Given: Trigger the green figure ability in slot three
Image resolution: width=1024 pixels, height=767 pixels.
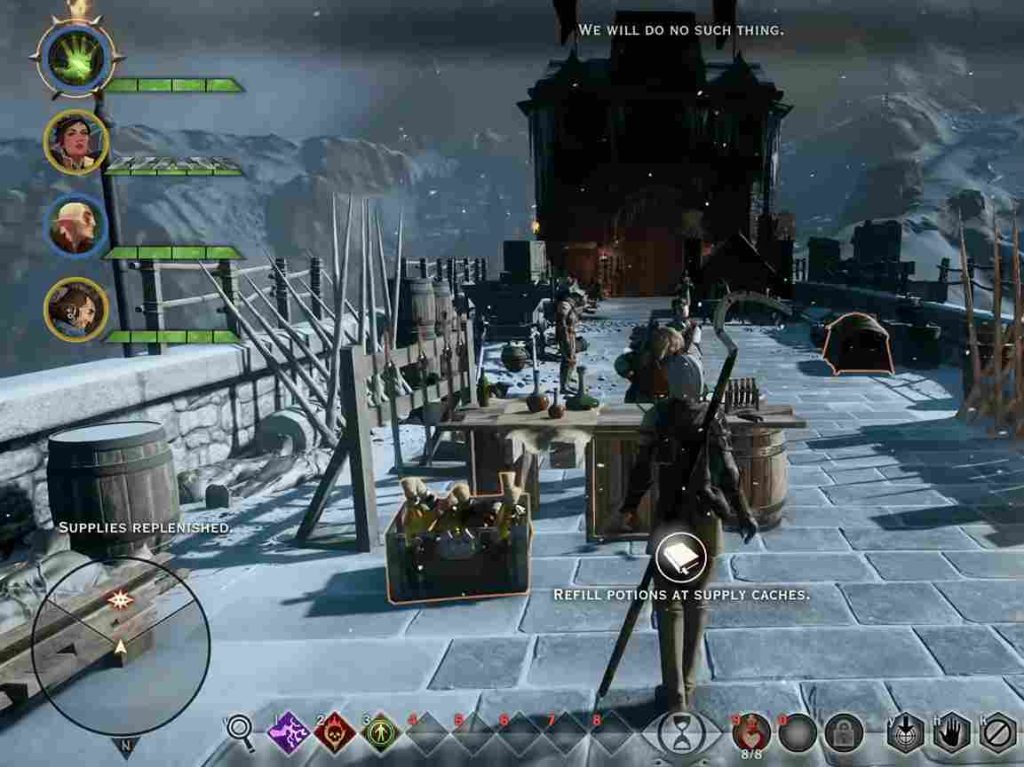Looking at the screenshot, I should click(380, 733).
